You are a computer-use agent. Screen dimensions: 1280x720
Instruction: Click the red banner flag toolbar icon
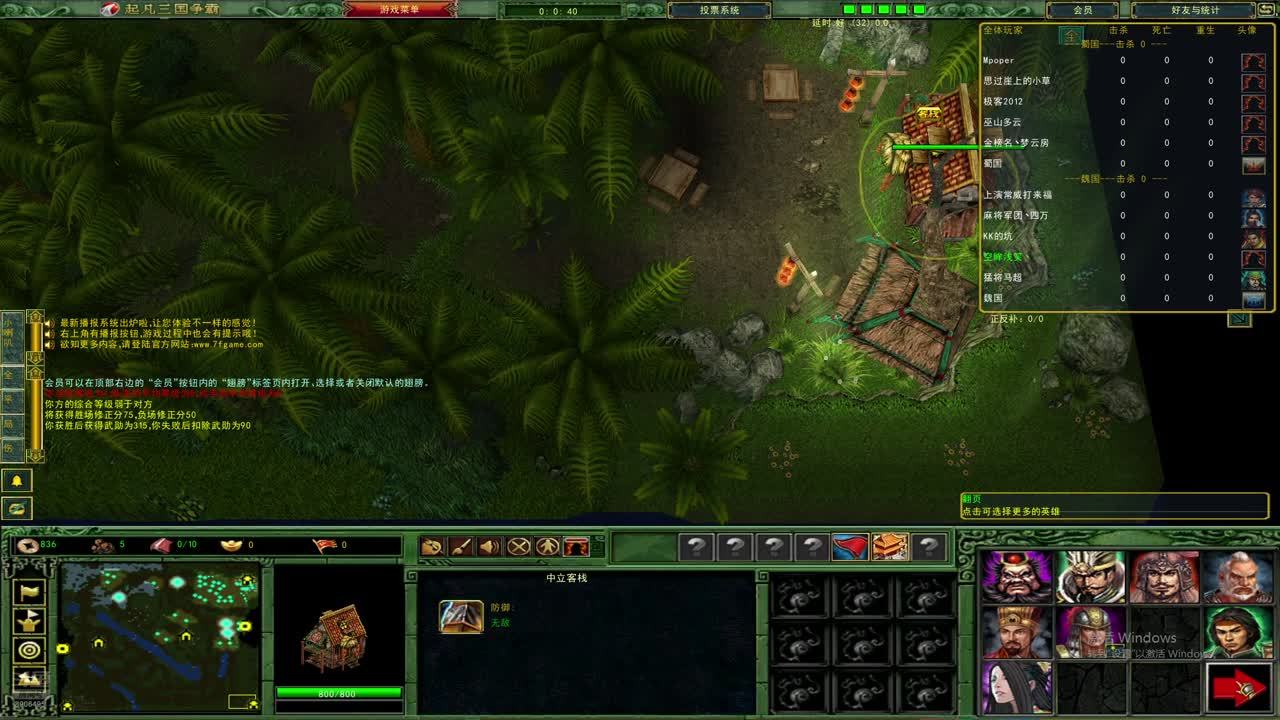pyautogui.click(x=850, y=547)
